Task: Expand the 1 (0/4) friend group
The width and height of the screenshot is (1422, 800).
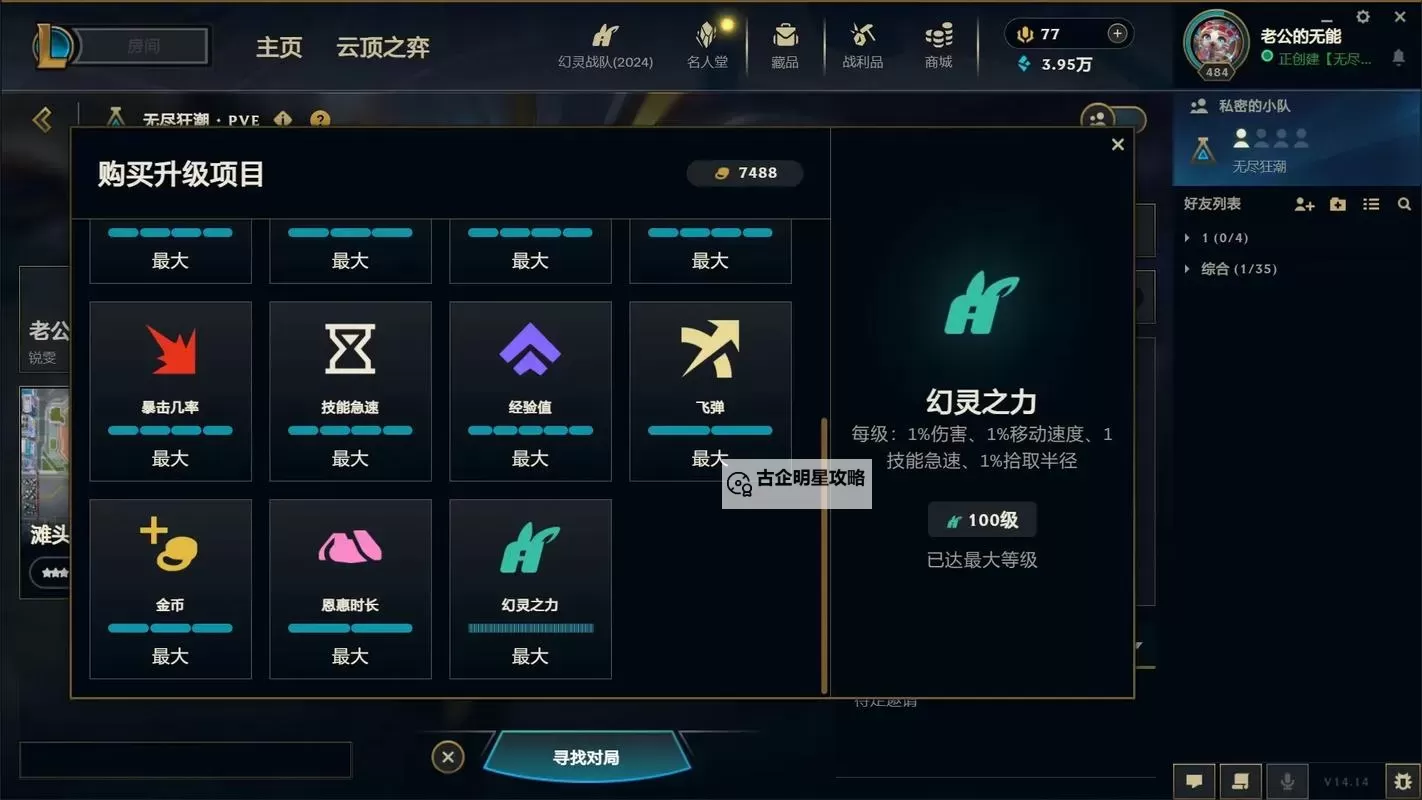Action: (x=1220, y=237)
